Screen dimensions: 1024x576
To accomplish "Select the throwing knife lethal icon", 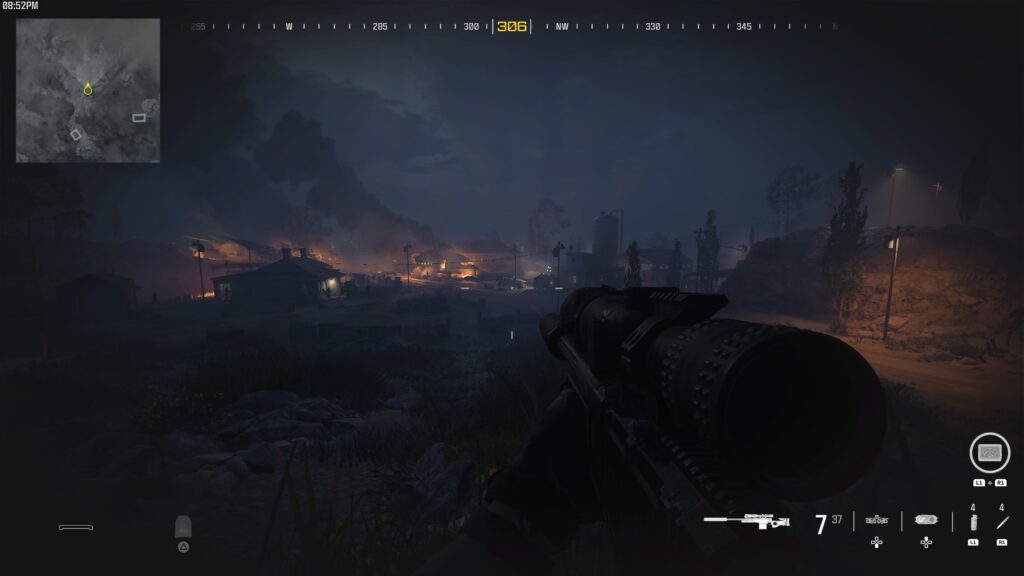I will point(1002,523).
